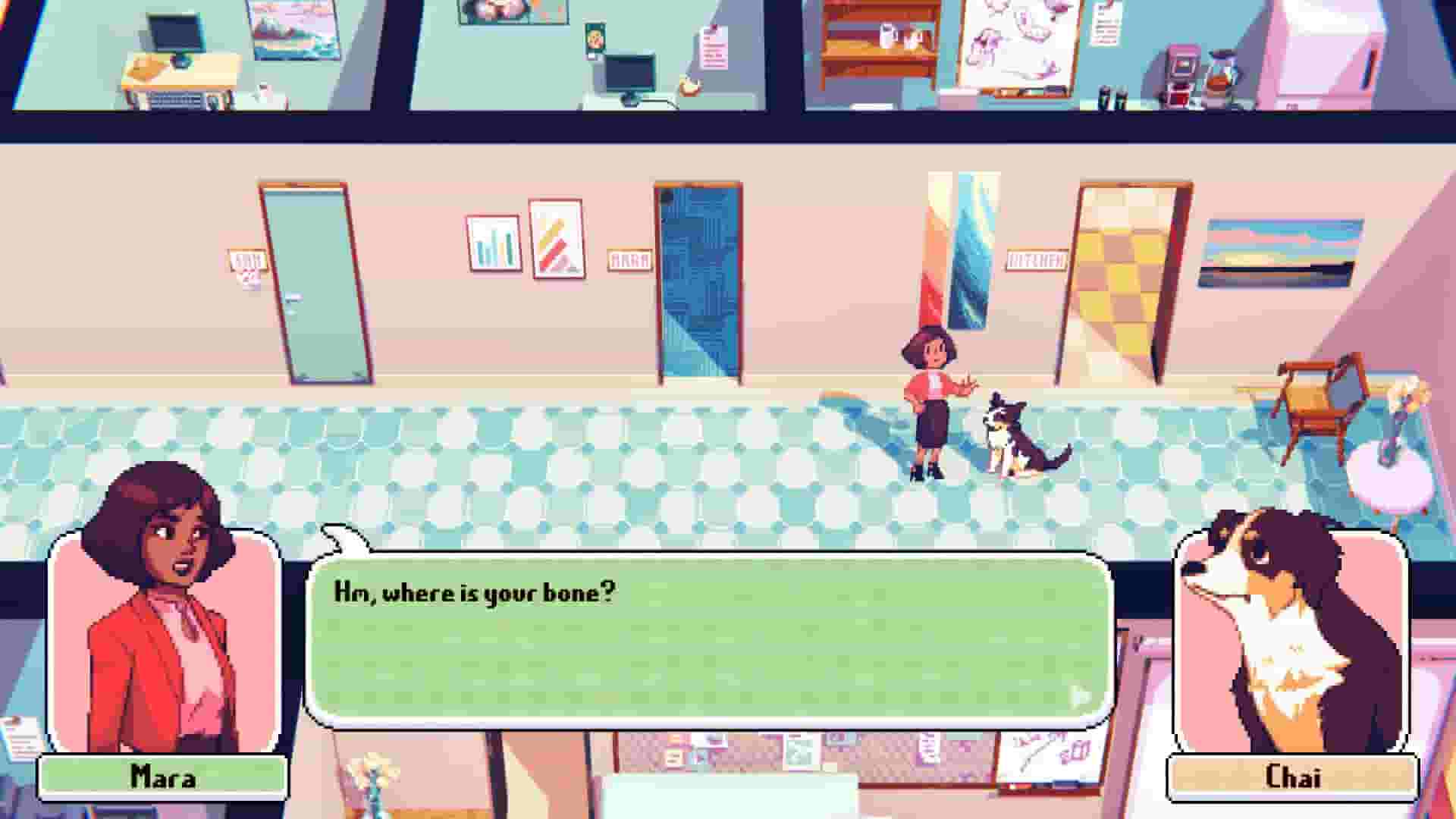Click the Mara nameplate under her portrait
1456x819 pixels.
pos(162,776)
